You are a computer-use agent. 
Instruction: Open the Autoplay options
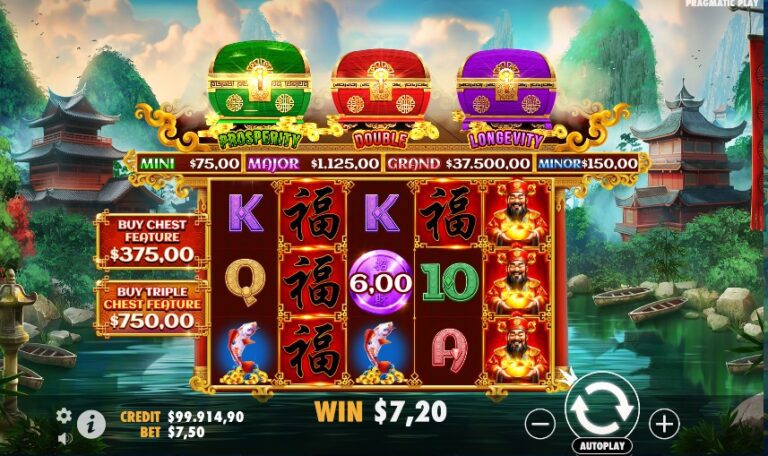[602, 446]
